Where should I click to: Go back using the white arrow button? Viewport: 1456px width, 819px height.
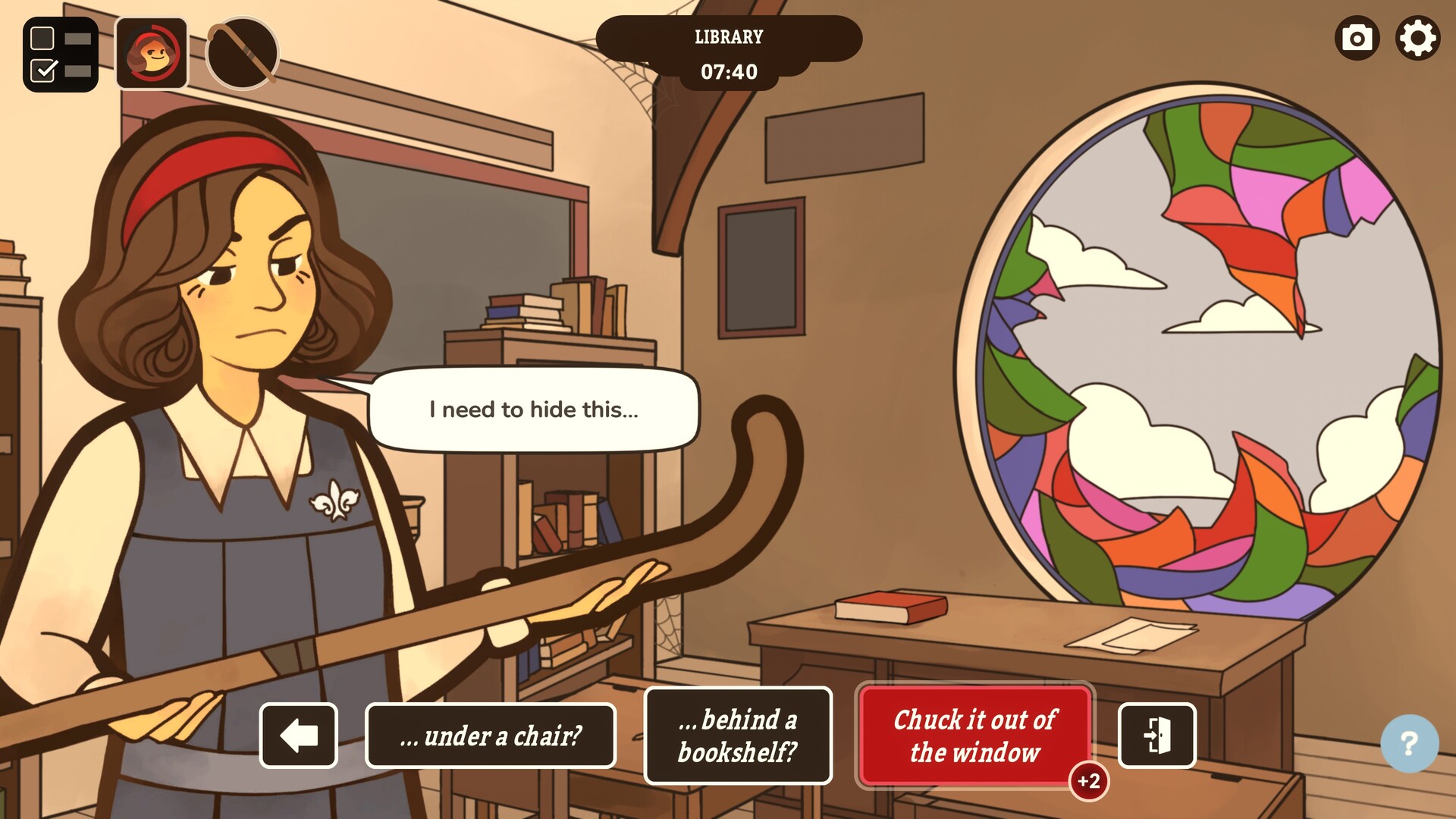[299, 736]
